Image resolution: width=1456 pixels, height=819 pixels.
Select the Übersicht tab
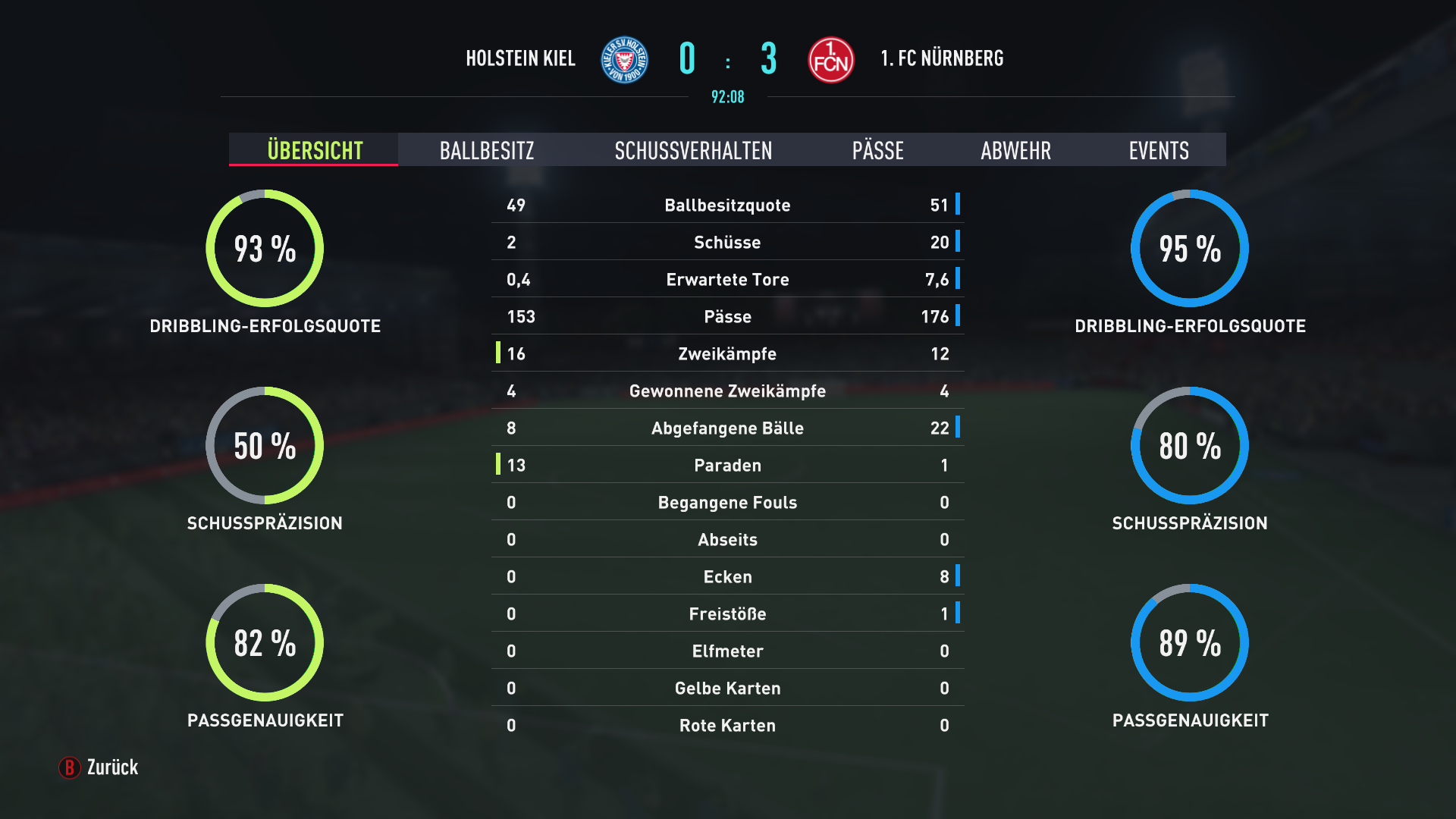tap(314, 150)
